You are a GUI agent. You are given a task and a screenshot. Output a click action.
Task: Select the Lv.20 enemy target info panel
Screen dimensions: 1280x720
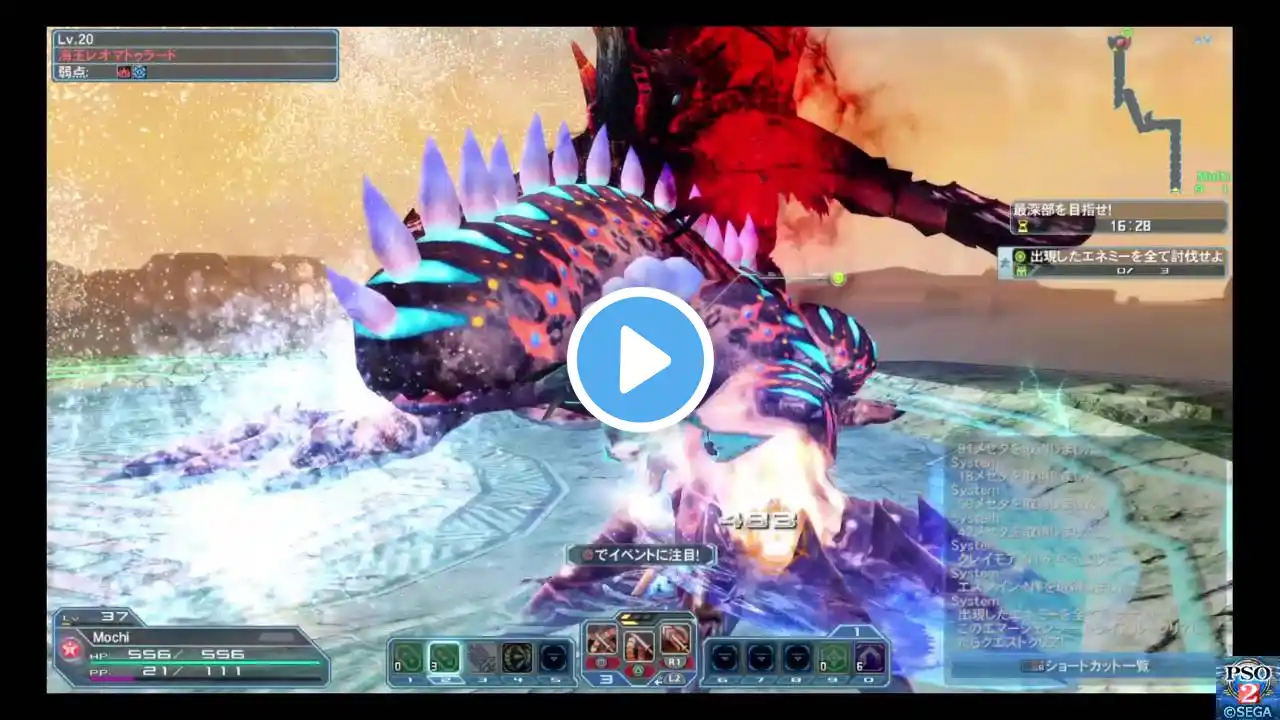[x=195, y=55]
